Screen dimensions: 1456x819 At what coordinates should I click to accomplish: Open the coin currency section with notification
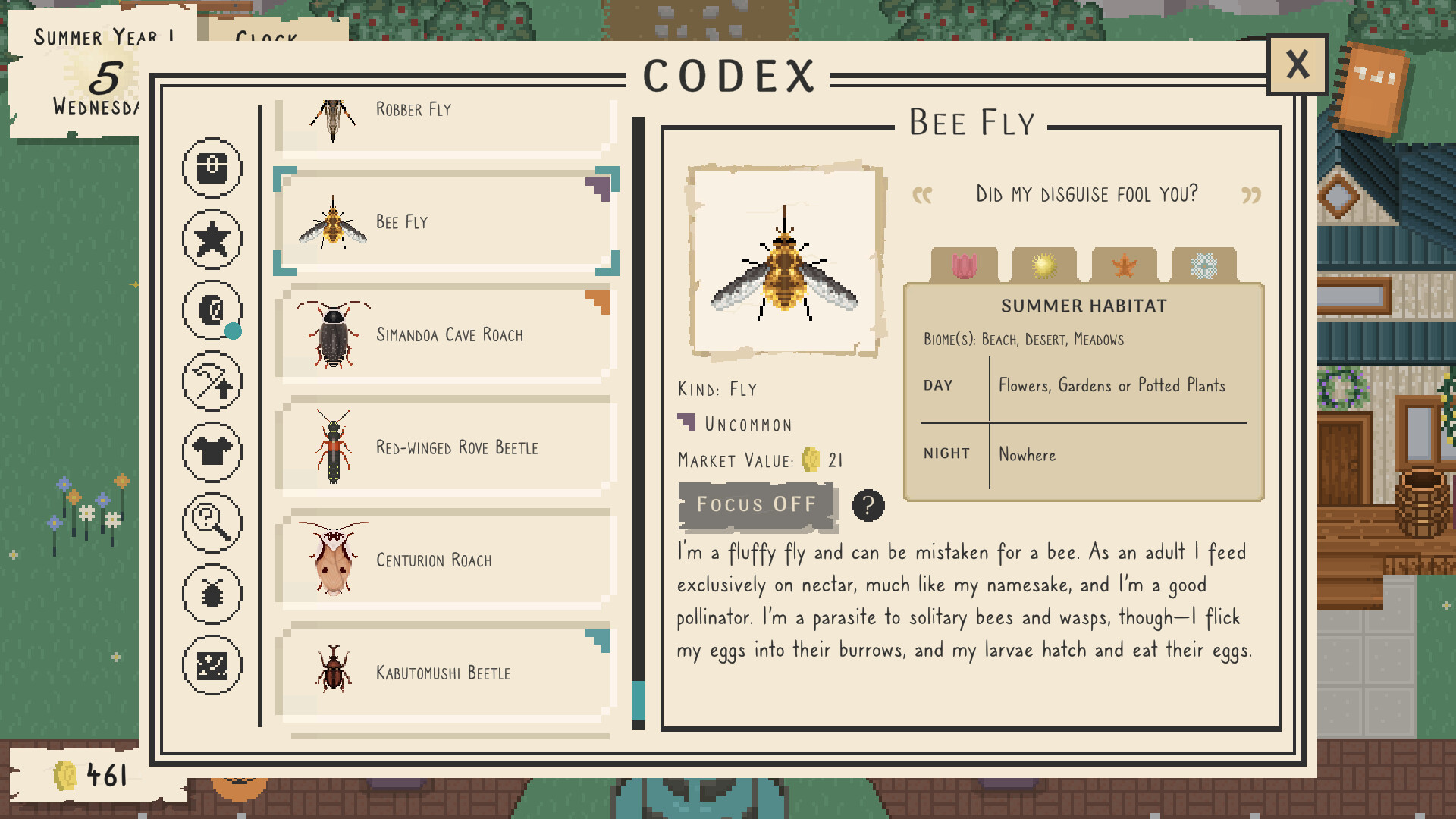pos(212,310)
